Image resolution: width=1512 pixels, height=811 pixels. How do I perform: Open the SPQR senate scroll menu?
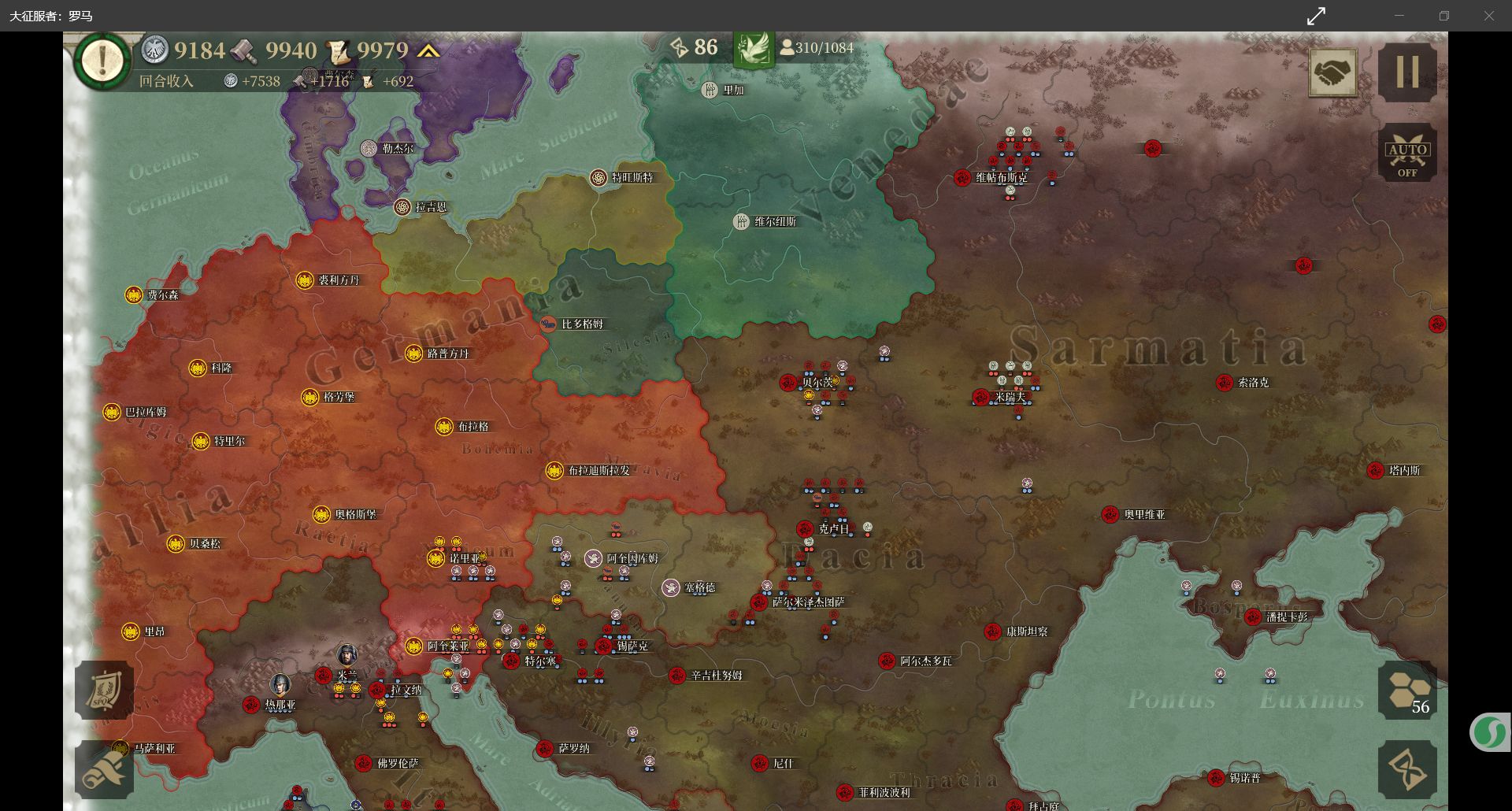[x=103, y=690]
